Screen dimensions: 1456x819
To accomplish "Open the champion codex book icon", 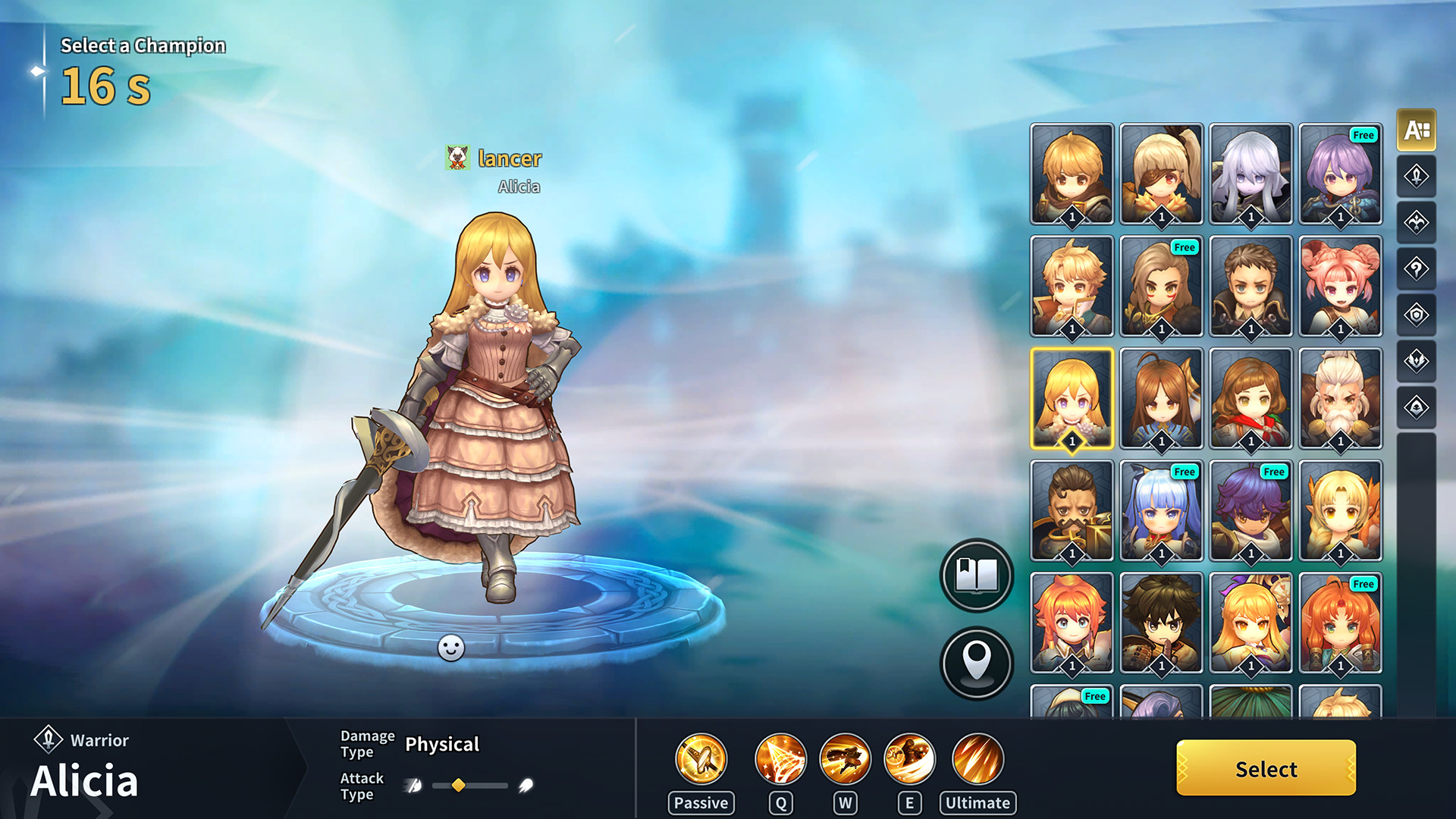I will [x=977, y=576].
